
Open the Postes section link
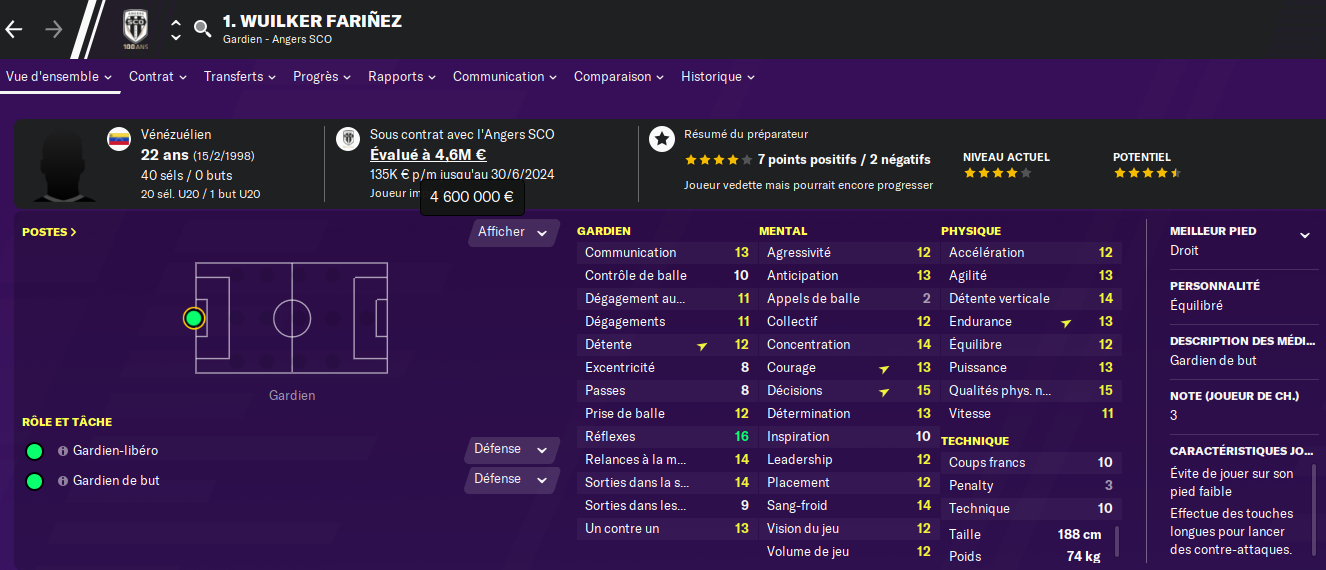(x=49, y=232)
